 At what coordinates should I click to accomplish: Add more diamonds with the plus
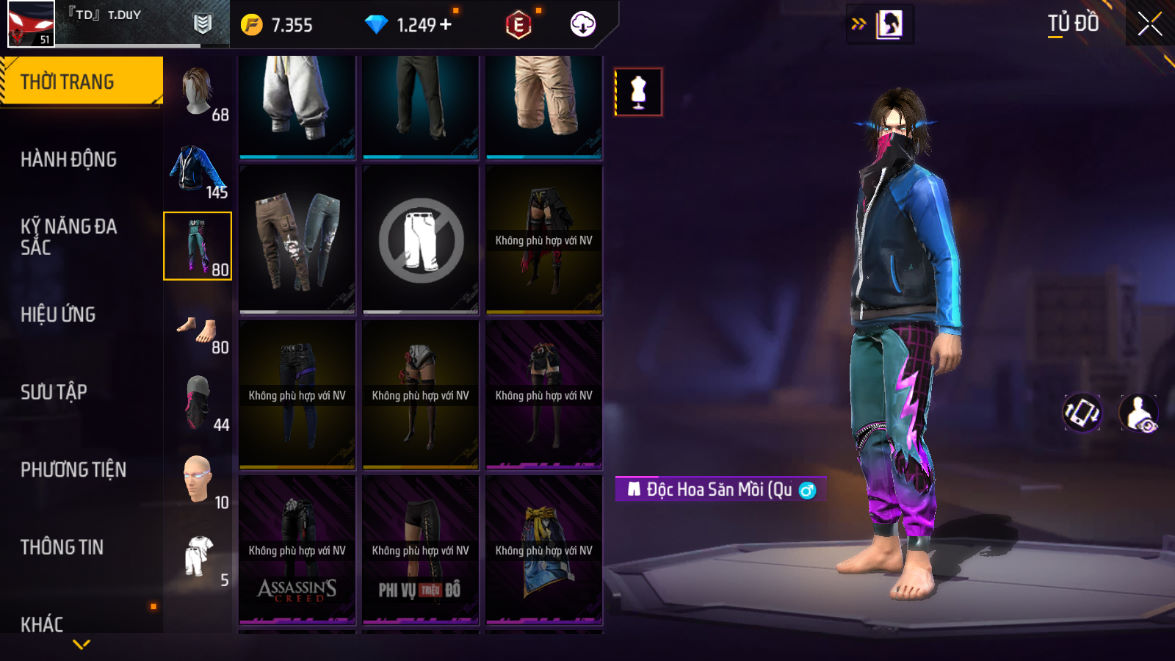pos(445,25)
